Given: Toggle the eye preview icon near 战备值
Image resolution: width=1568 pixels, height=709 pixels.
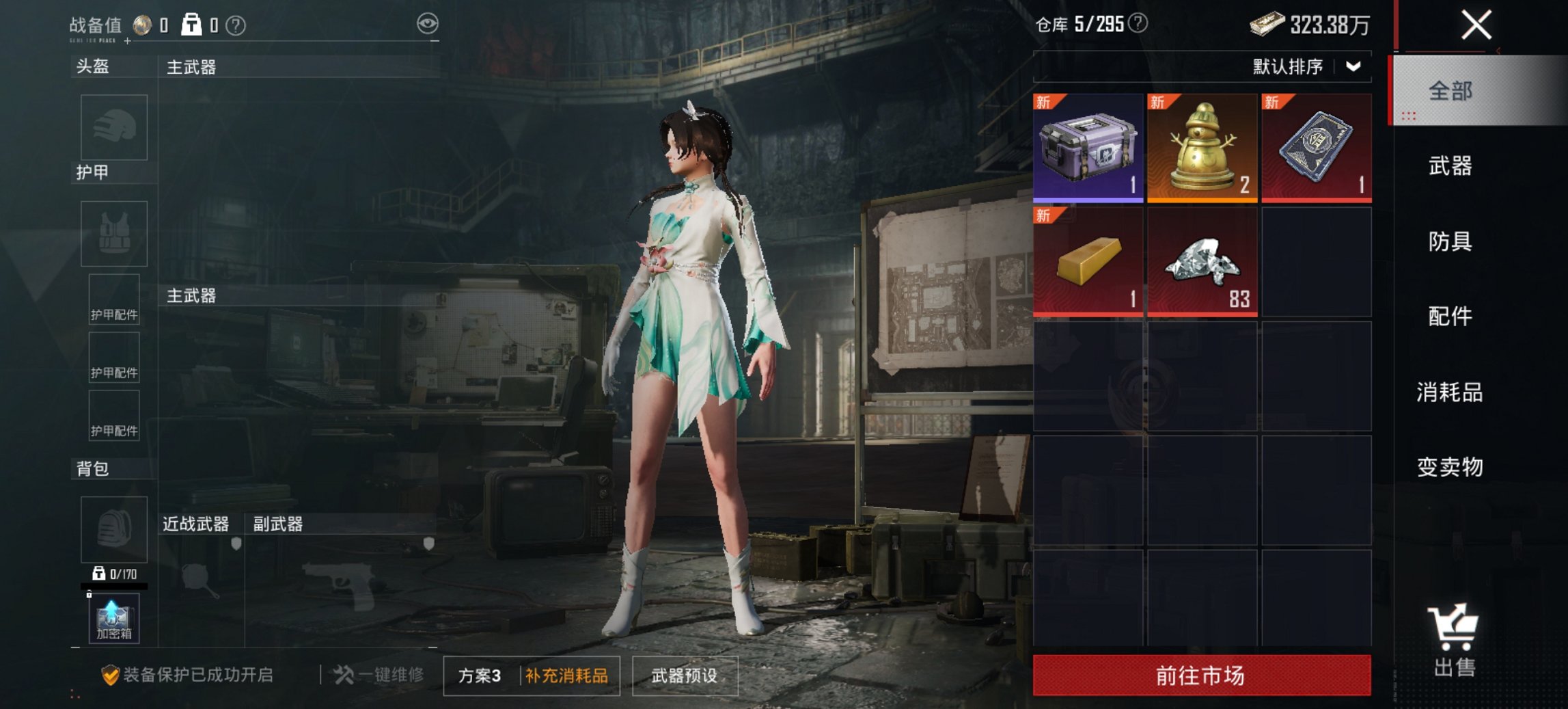Looking at the screenshot, I should click(x=428, y=23).
